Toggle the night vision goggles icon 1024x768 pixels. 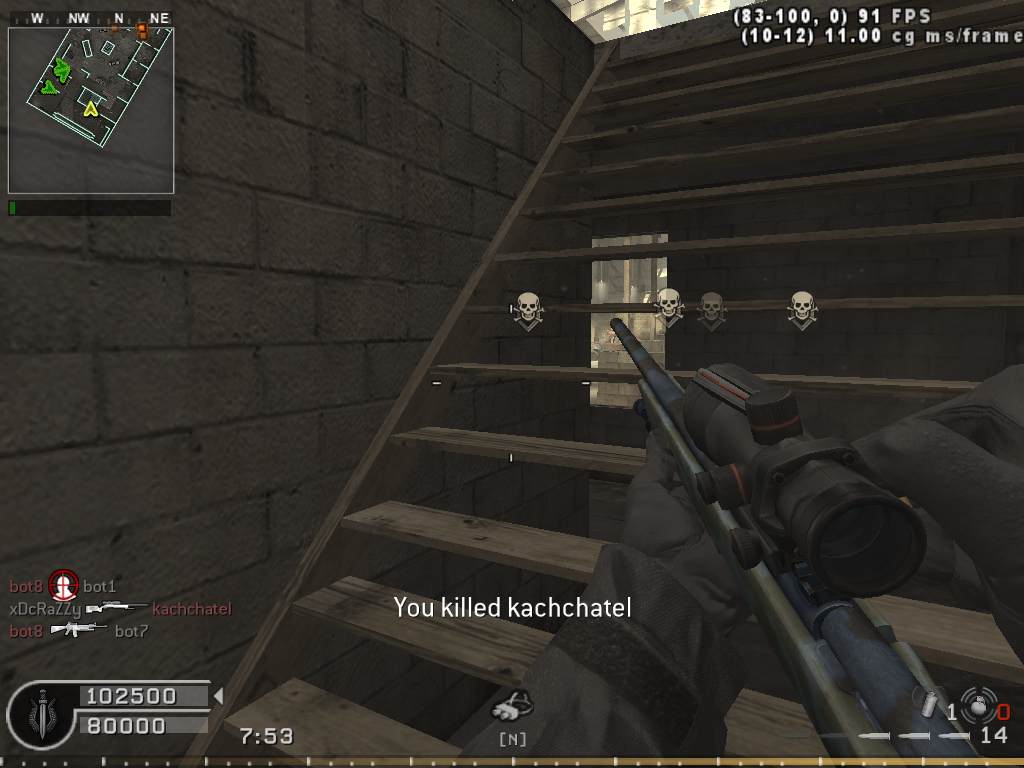click(x=512, y=707)
